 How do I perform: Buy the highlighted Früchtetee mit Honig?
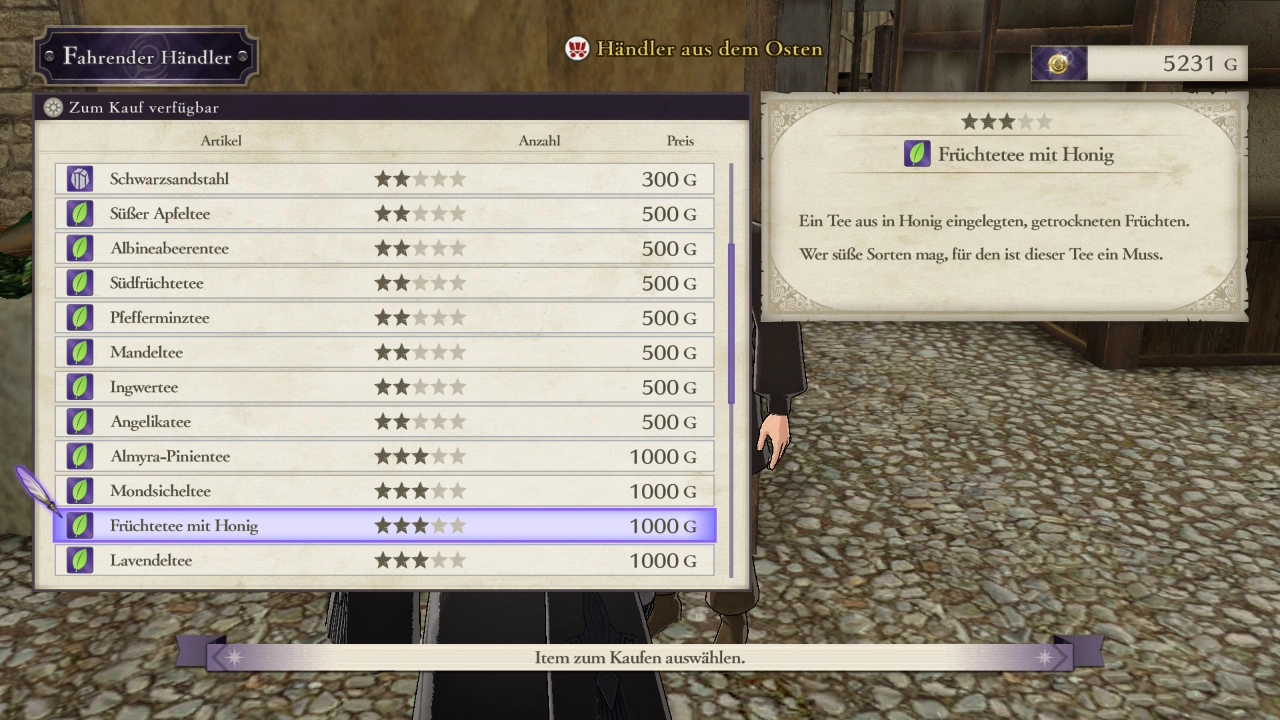pos(385,526)
